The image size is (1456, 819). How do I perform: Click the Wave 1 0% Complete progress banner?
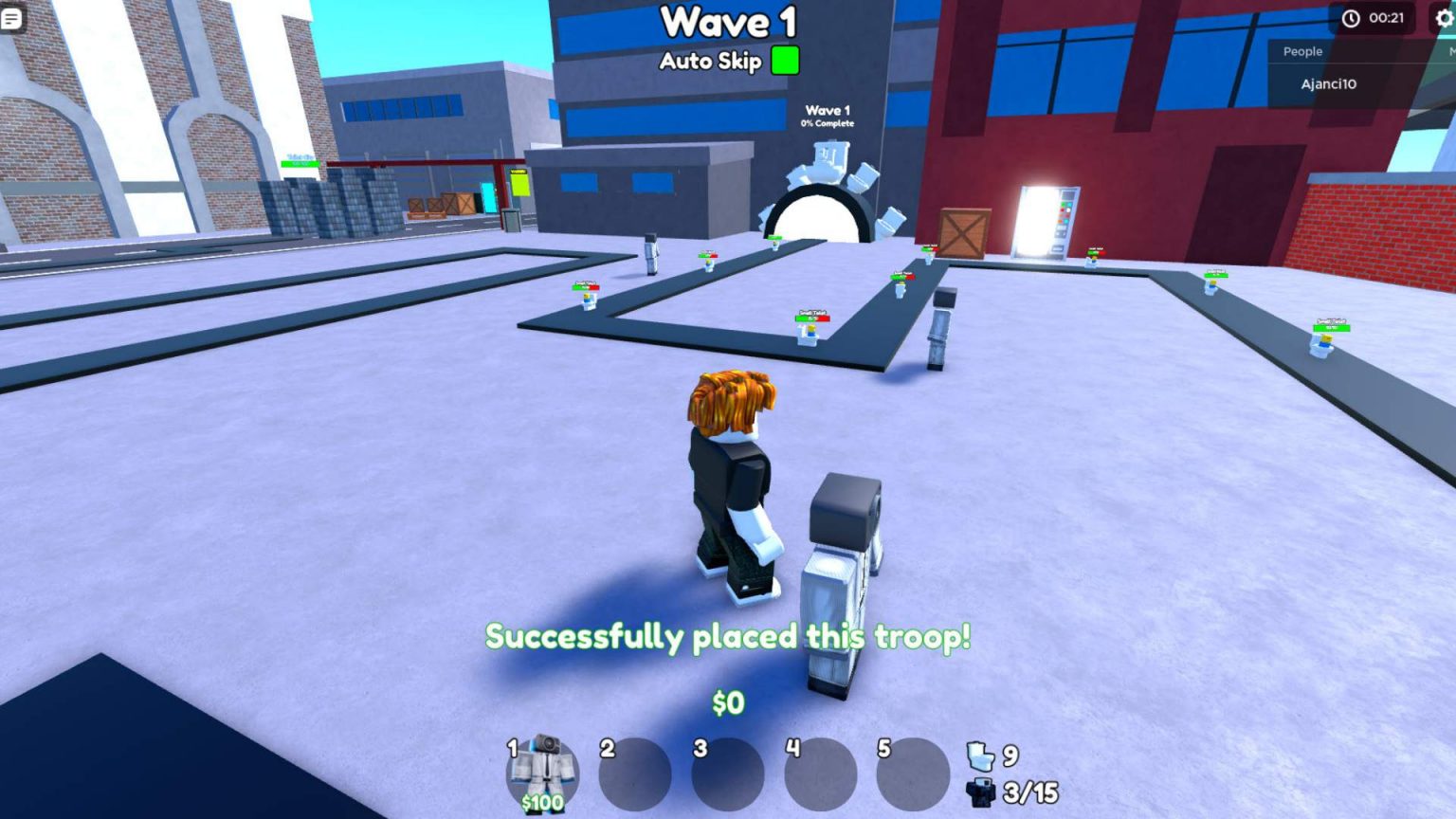coord(828,116)
